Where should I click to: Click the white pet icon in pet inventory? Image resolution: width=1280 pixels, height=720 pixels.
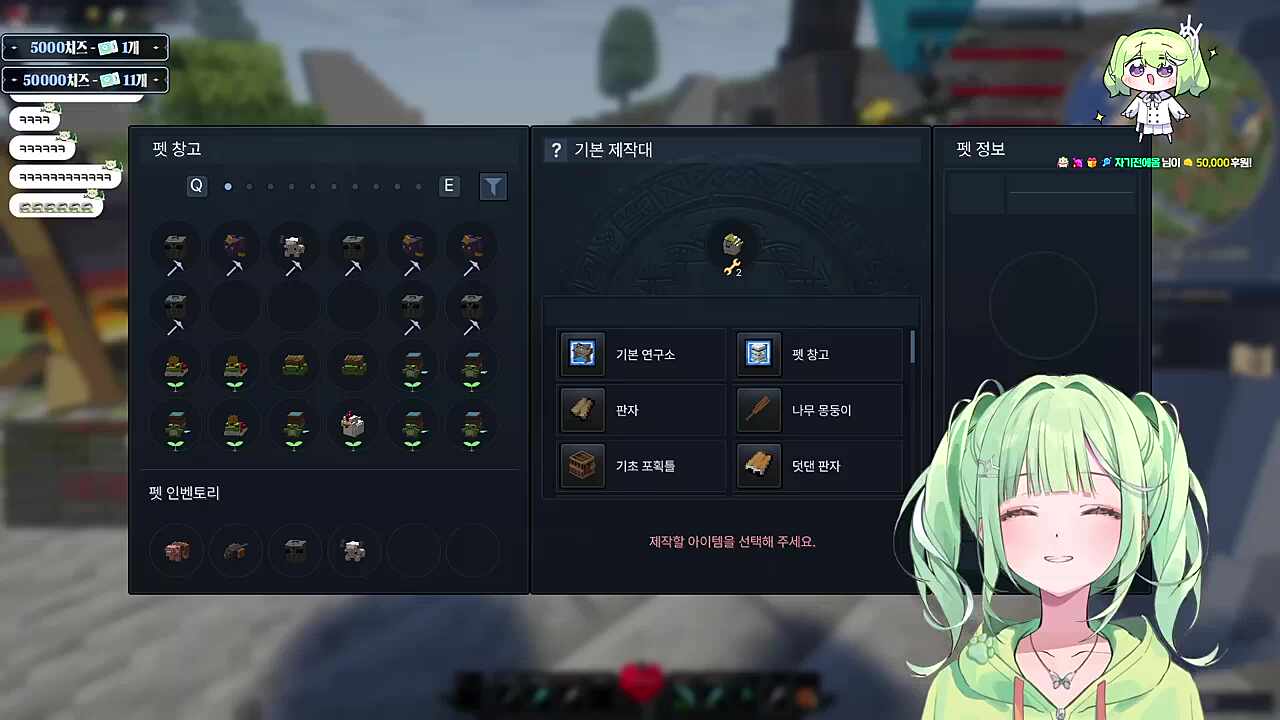[x=353, y=550]
